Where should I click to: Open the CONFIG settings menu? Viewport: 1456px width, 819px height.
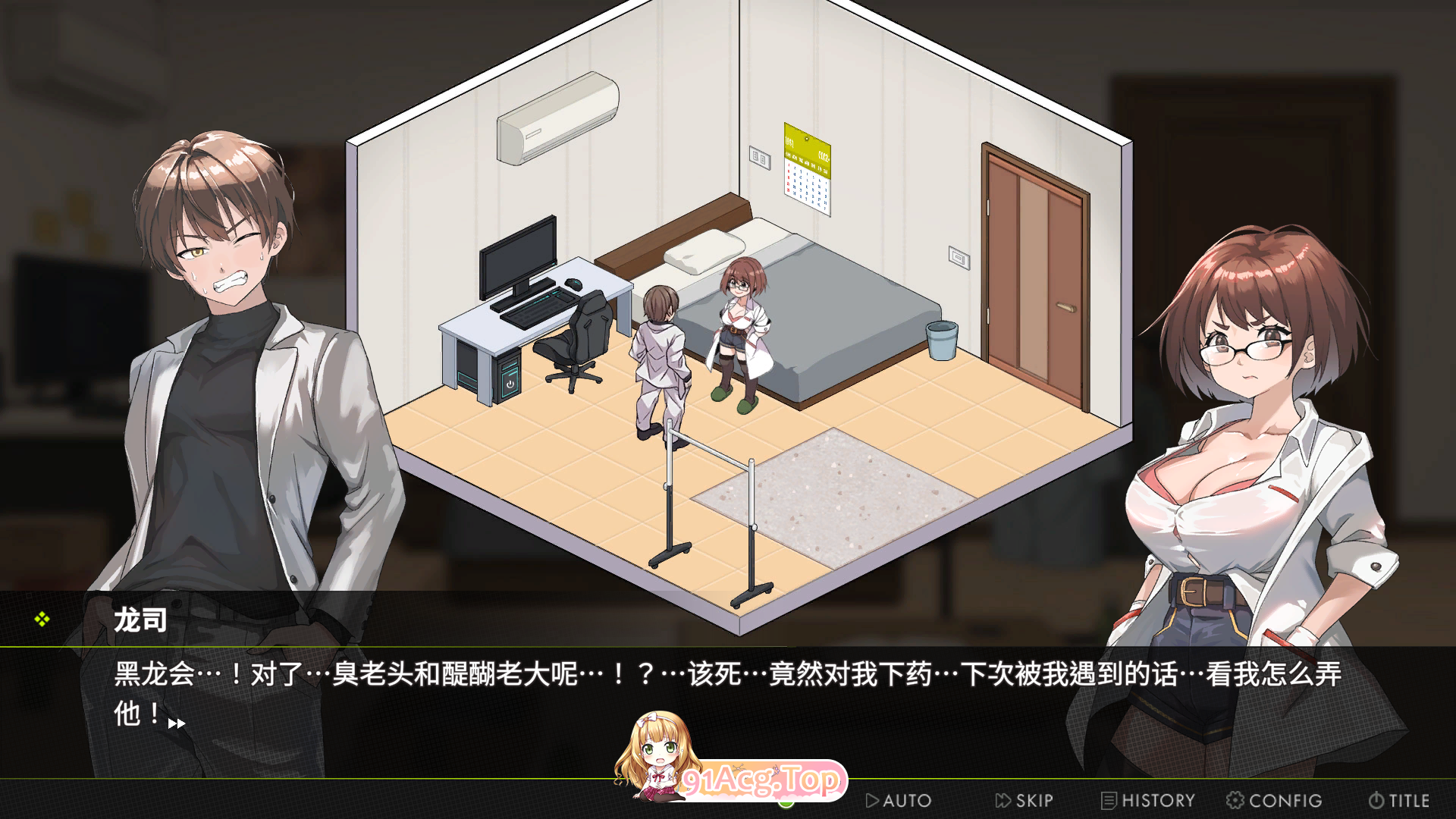coord(1282,800)
